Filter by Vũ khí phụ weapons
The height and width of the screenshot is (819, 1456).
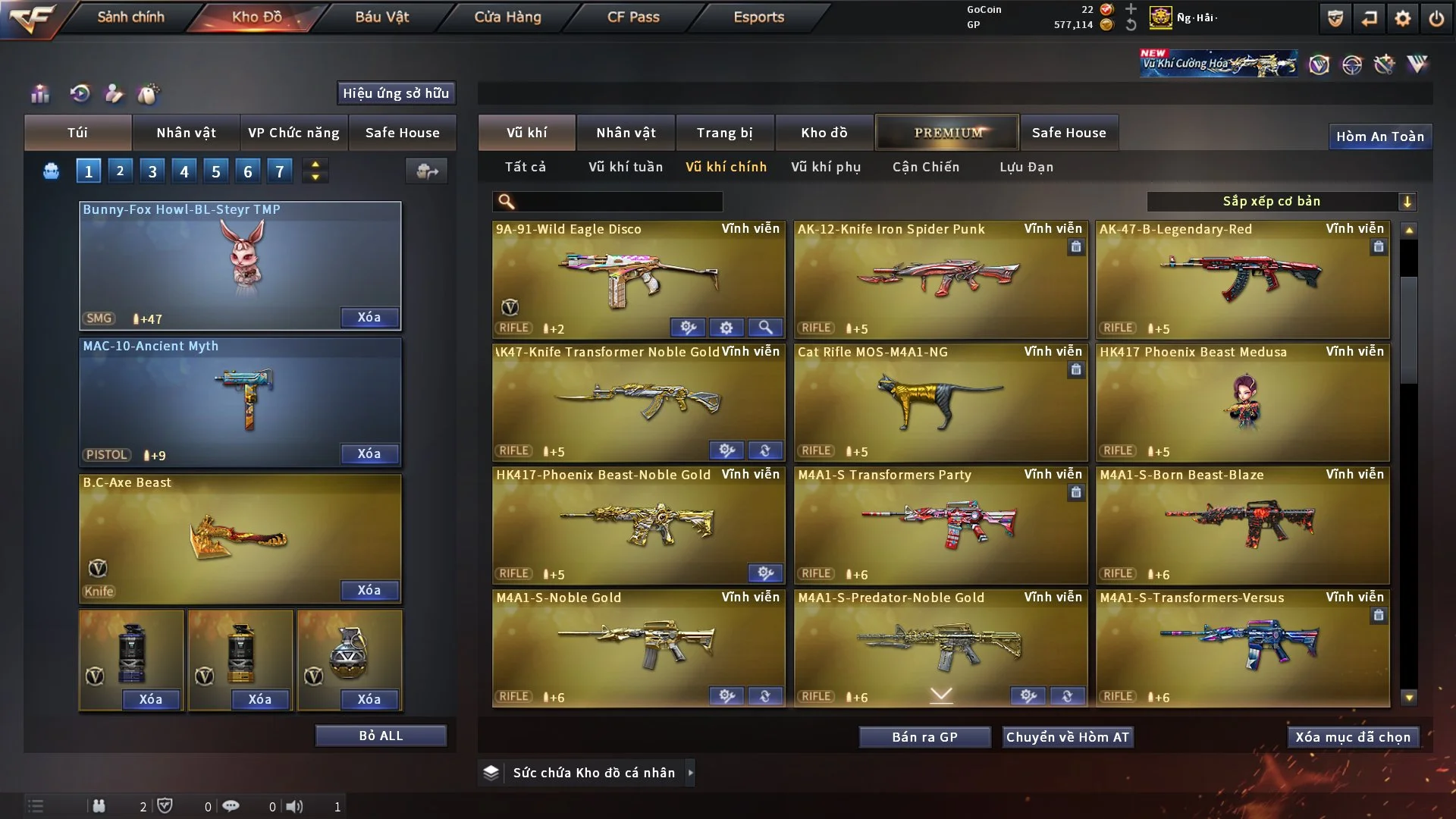(x=826, y=167)
